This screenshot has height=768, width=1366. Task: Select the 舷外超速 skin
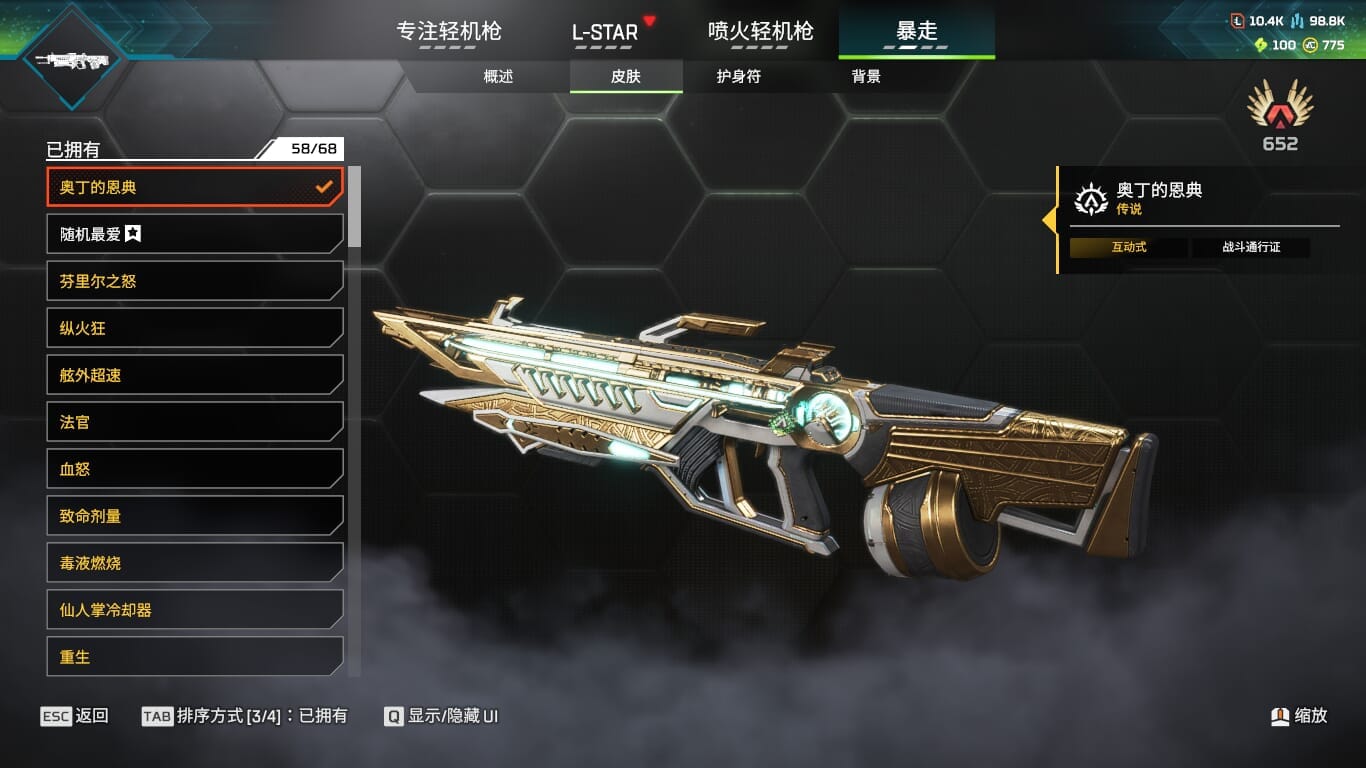(x=195, y=375)
